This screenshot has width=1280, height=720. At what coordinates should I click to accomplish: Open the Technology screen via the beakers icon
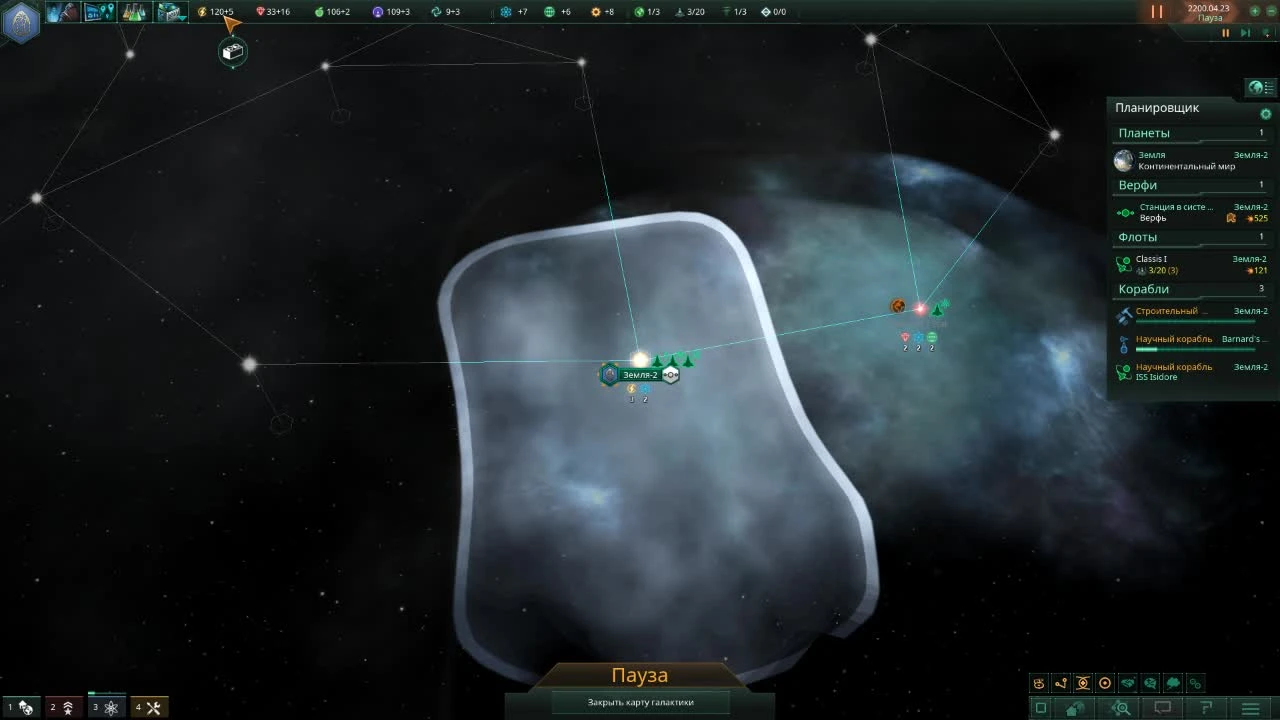pos(133,11)
